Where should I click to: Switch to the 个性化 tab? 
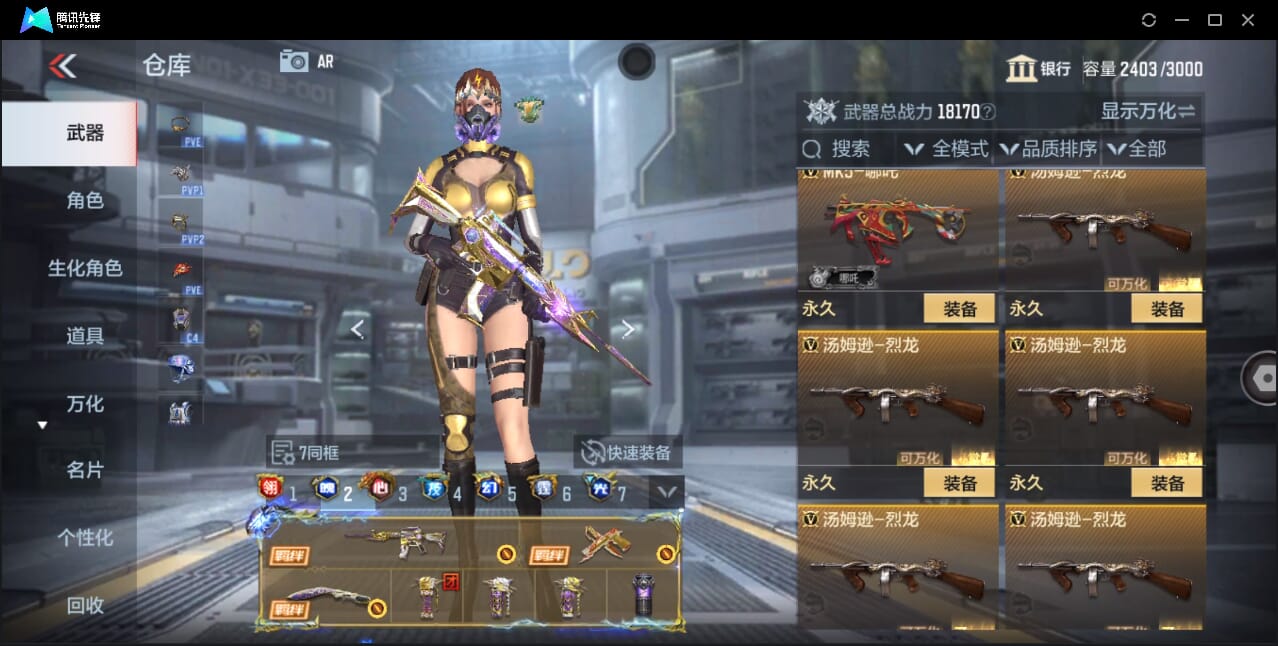coord(85,538)
